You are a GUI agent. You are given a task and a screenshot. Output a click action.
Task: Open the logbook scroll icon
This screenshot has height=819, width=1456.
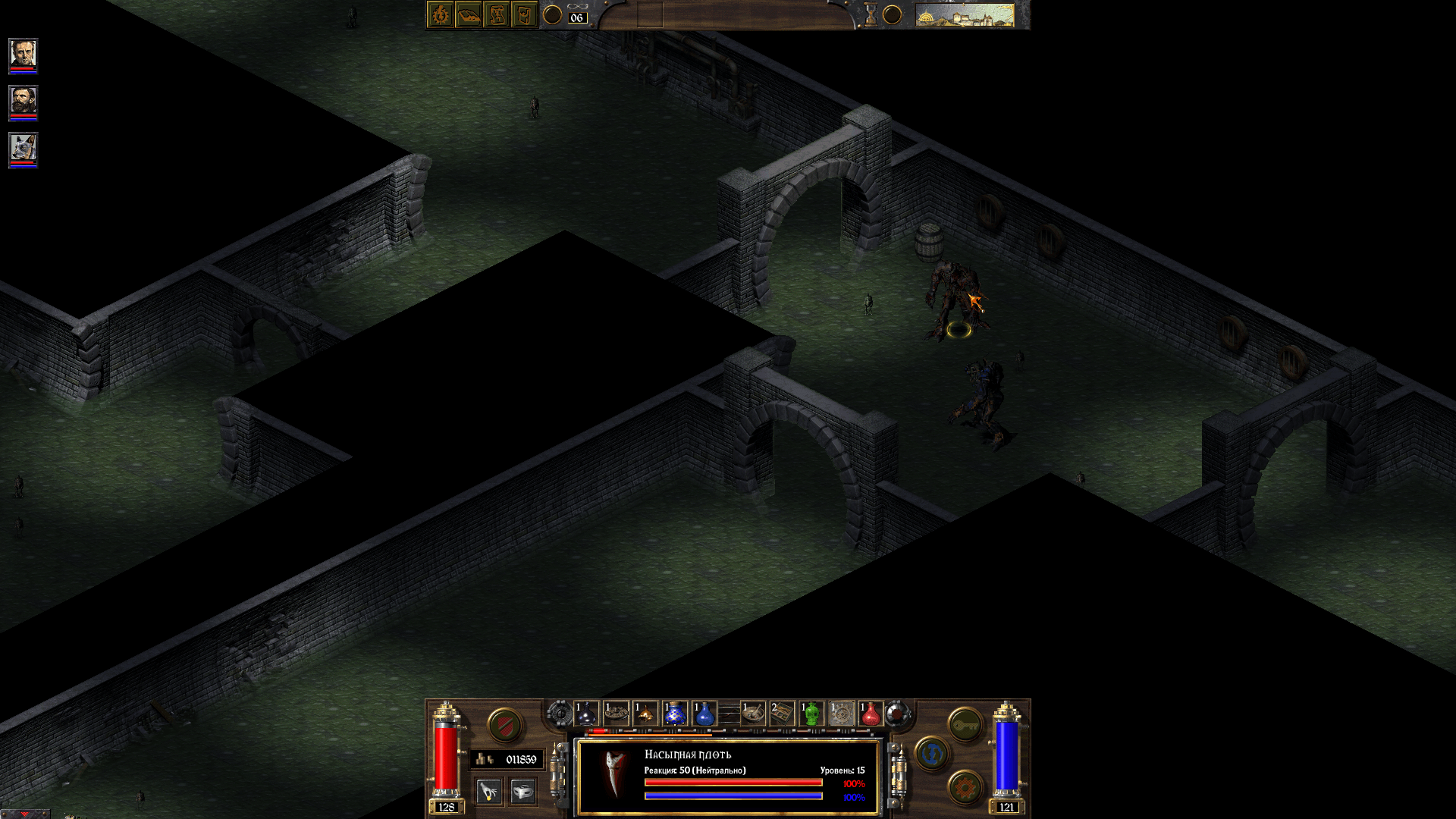(x=496, y=14)
